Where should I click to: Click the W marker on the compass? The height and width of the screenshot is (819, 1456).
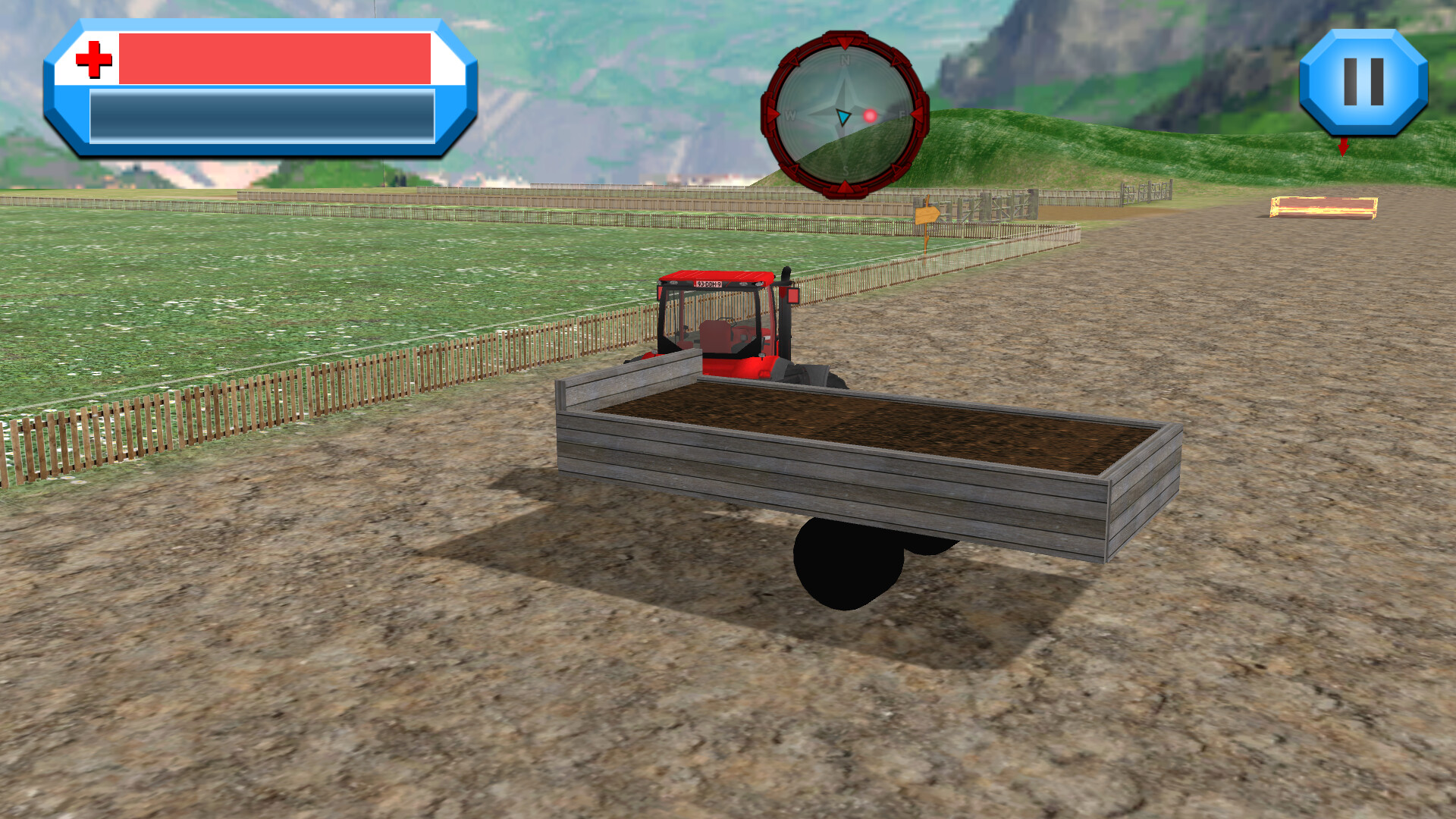point(791,115)
